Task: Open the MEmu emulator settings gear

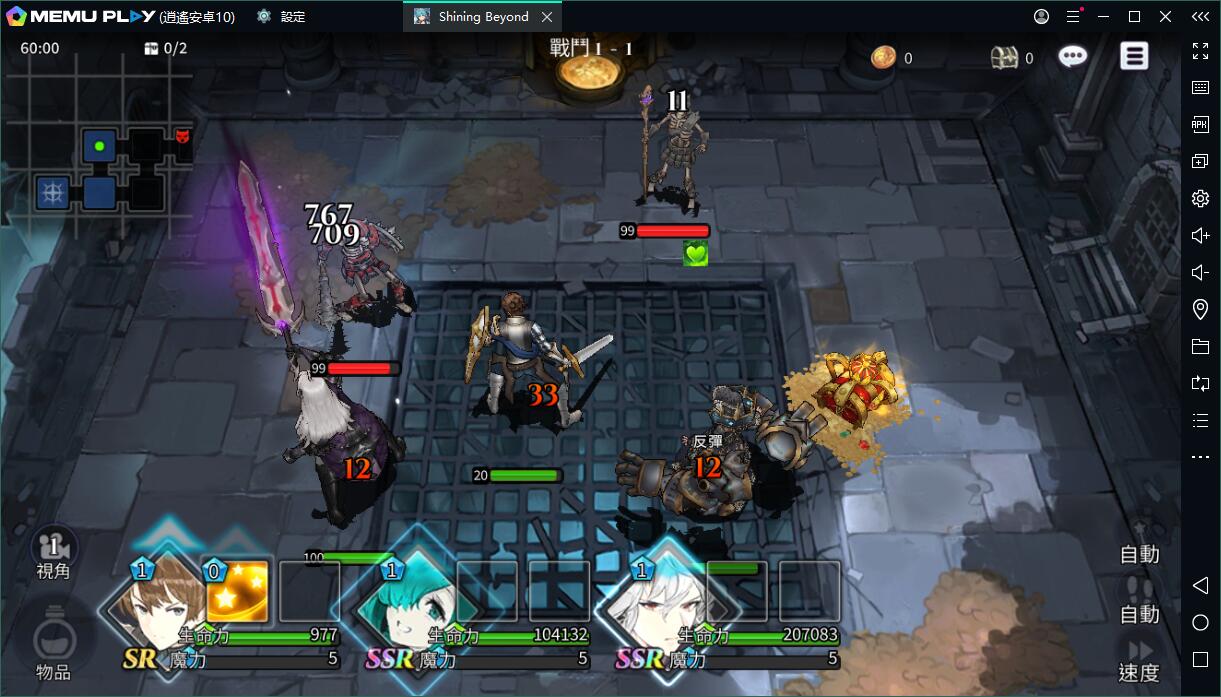Action: point(1200,199)
